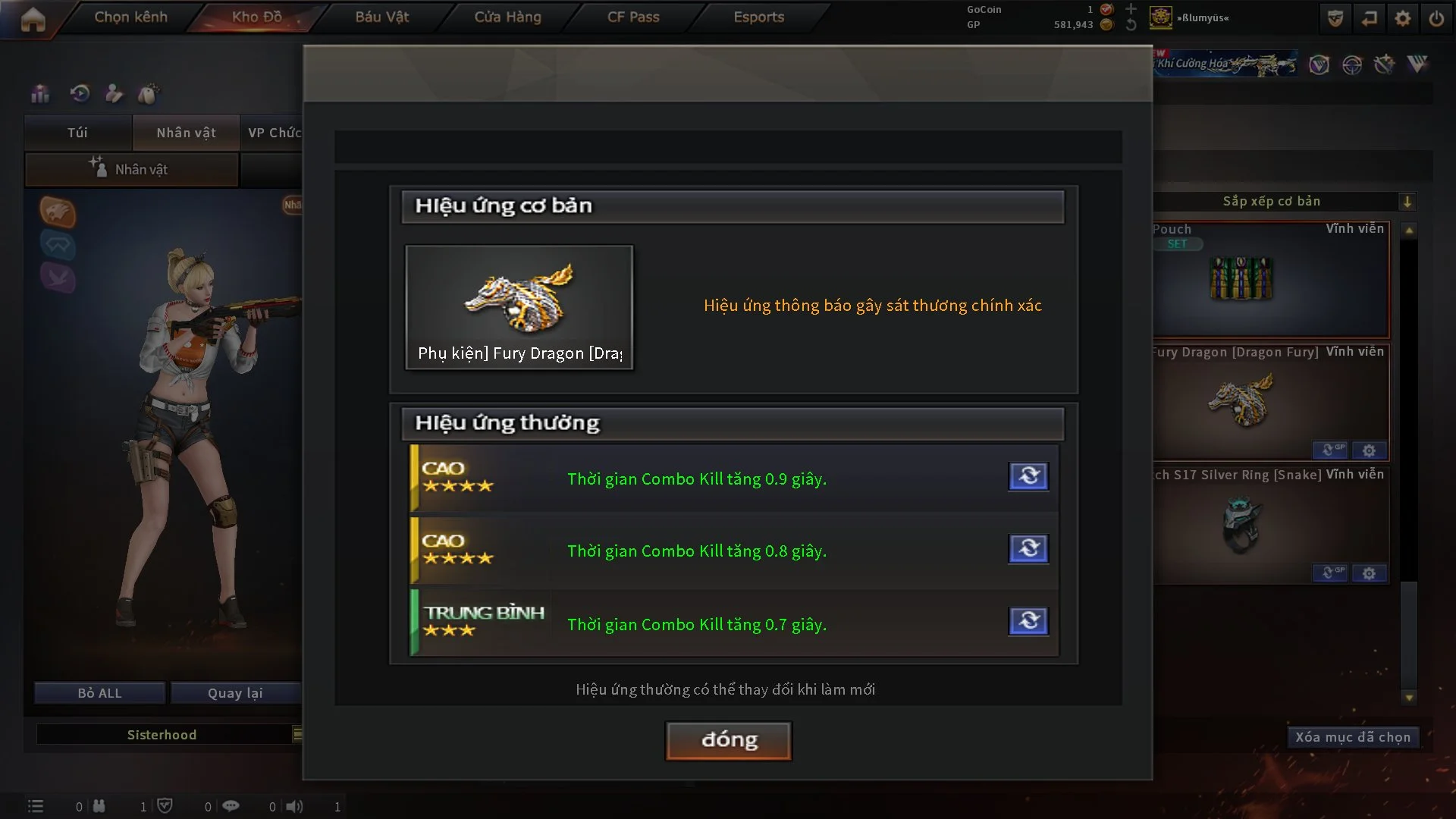Switch to the Túi tab
This screenshot has width=1456, height=819.
77,133
